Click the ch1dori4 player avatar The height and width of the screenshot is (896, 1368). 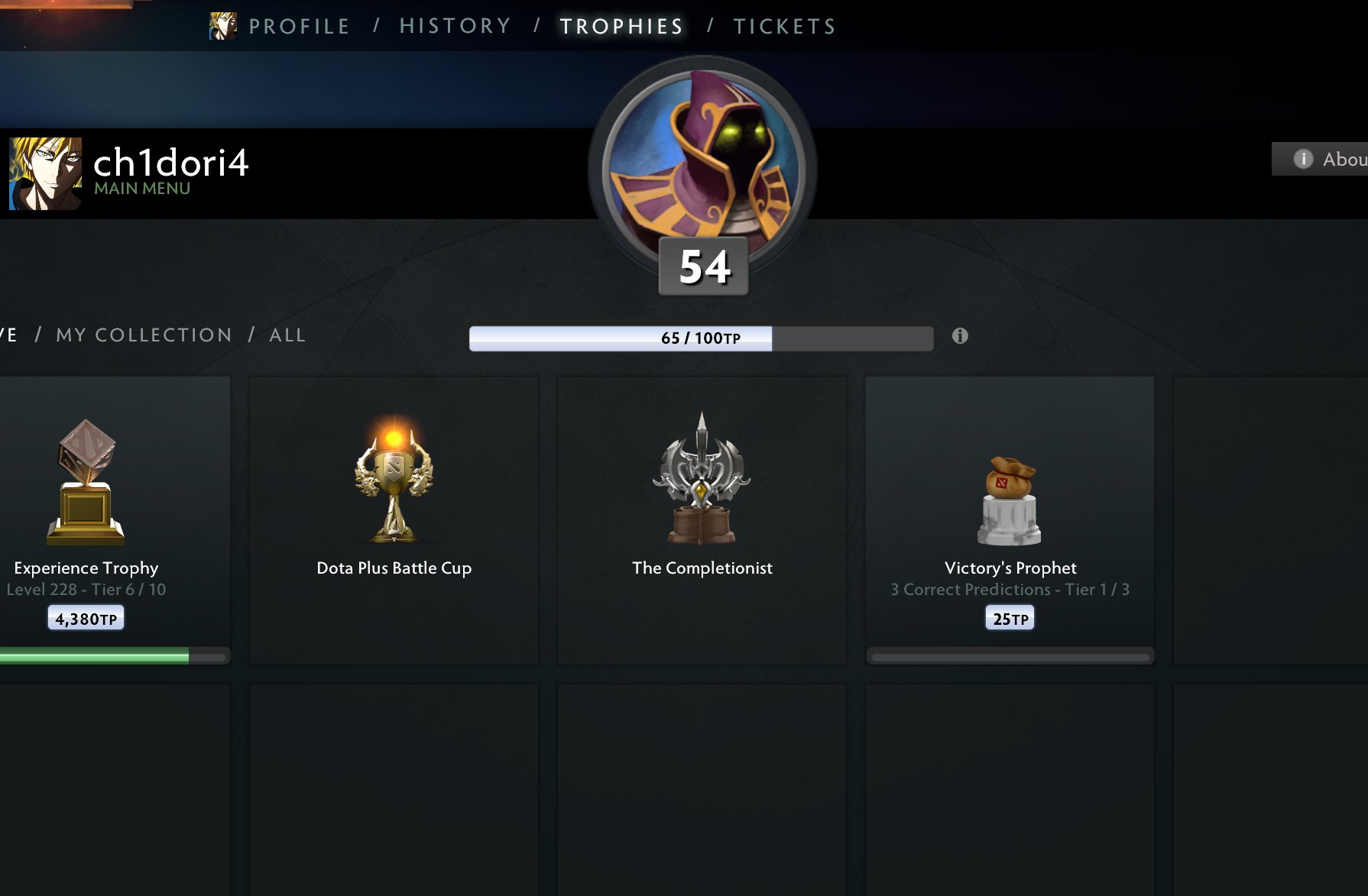(x=45, y=173)
